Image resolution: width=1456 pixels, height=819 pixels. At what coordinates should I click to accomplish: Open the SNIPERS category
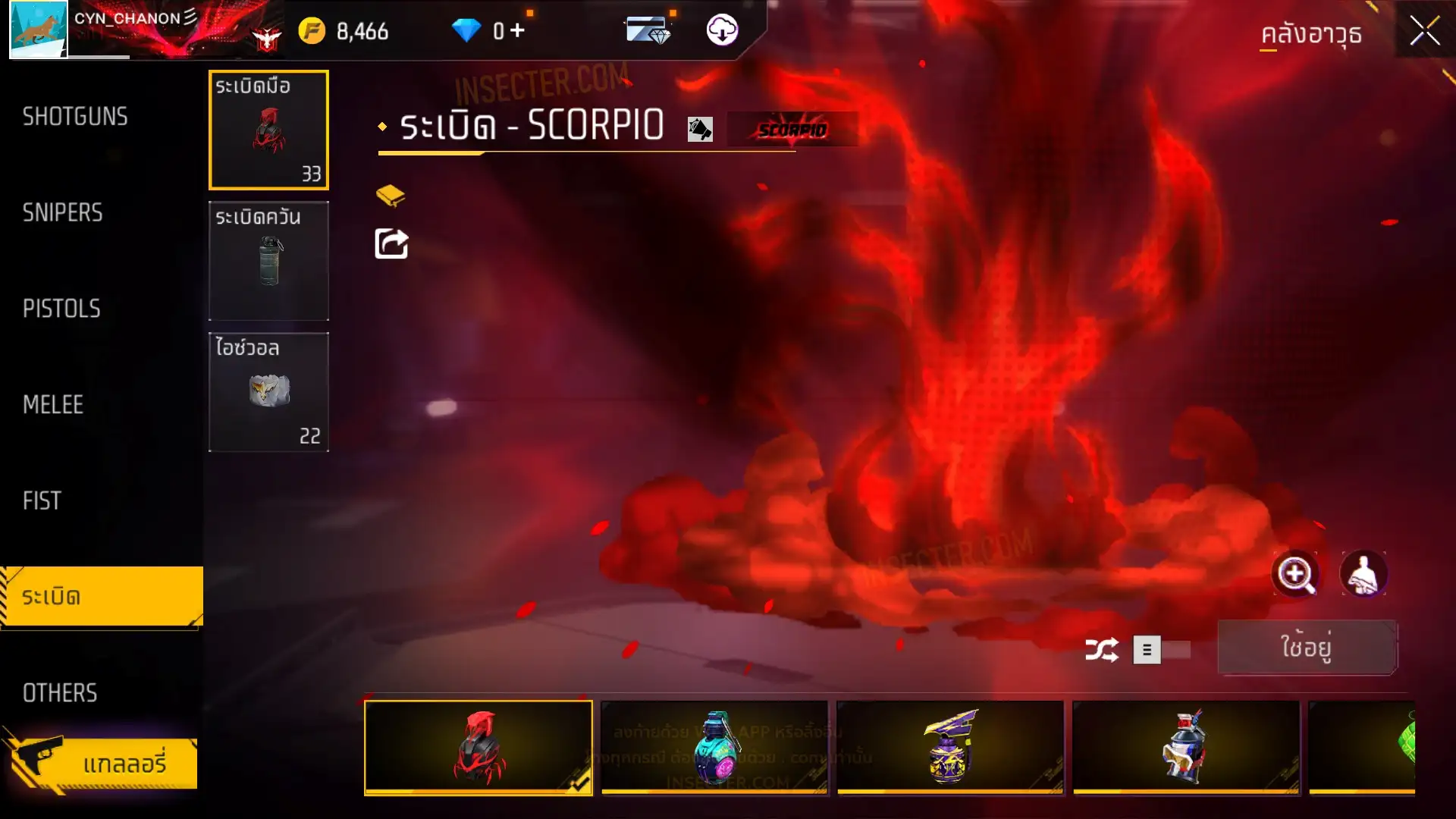point(62,213)
